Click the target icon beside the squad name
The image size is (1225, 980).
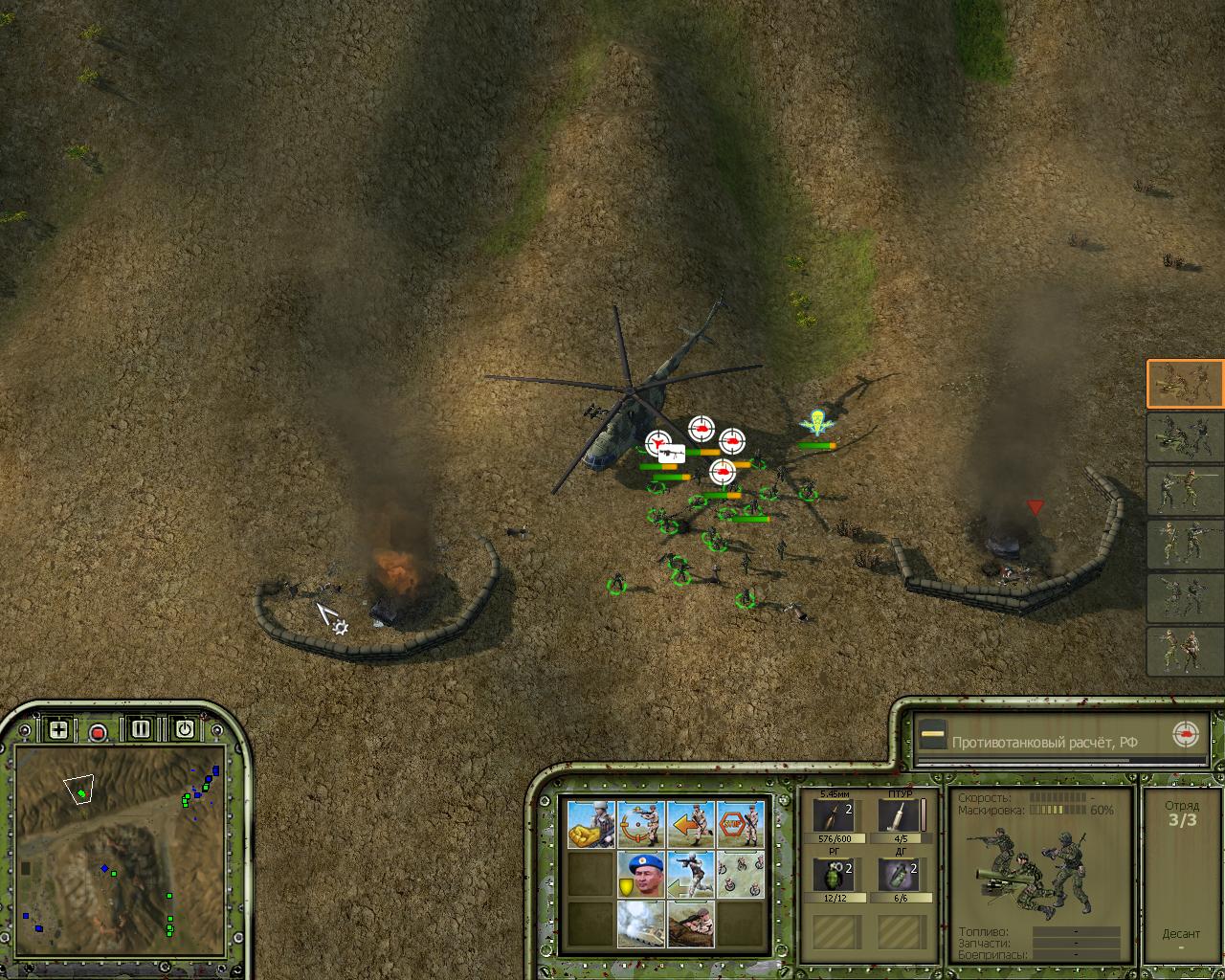click(x=1185, y=735)
